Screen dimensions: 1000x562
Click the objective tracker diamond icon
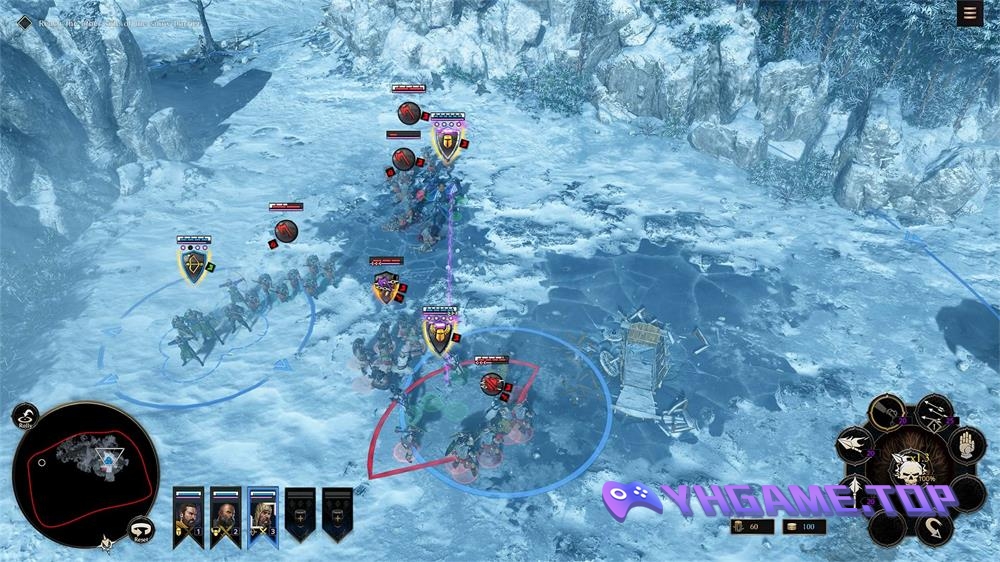(24, 22)
